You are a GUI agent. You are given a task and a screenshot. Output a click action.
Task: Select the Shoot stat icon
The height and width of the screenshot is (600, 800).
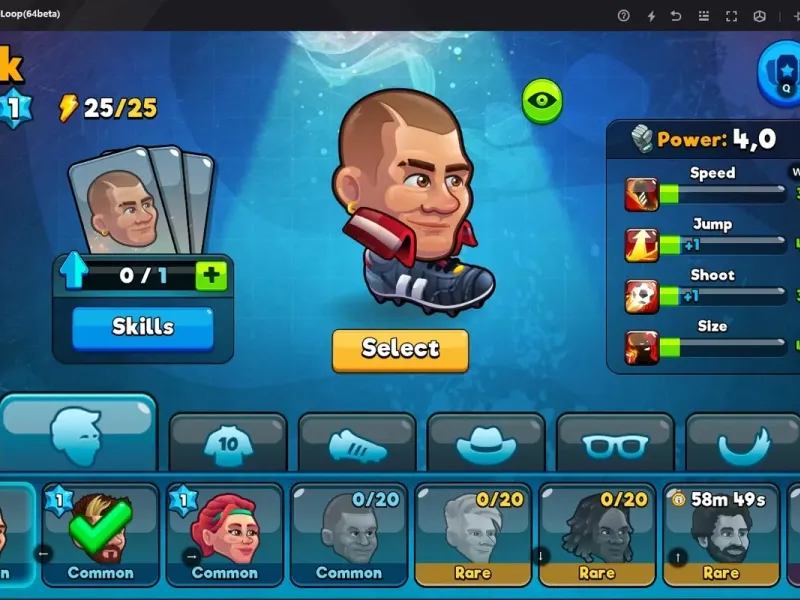coord(641,296)
